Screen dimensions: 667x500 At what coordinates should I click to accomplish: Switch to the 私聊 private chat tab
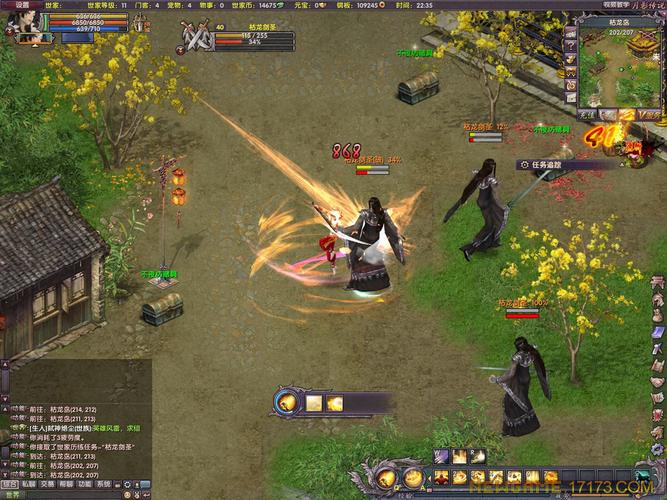(x=28, y=483)
